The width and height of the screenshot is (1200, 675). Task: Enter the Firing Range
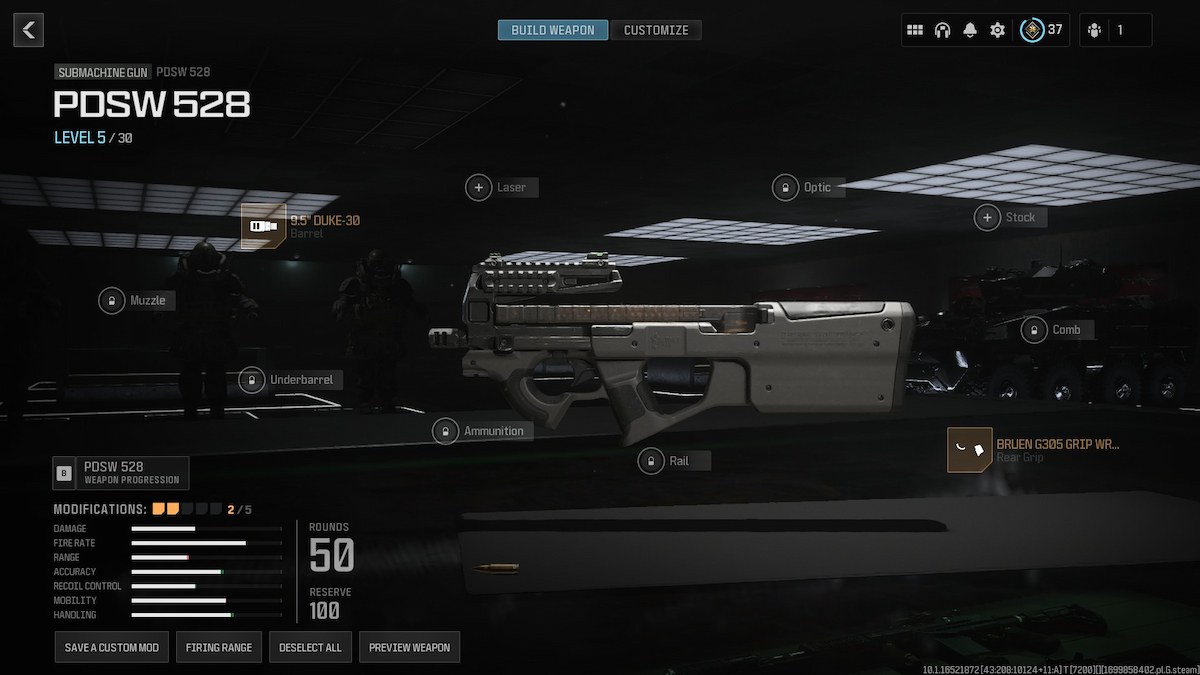219,647
